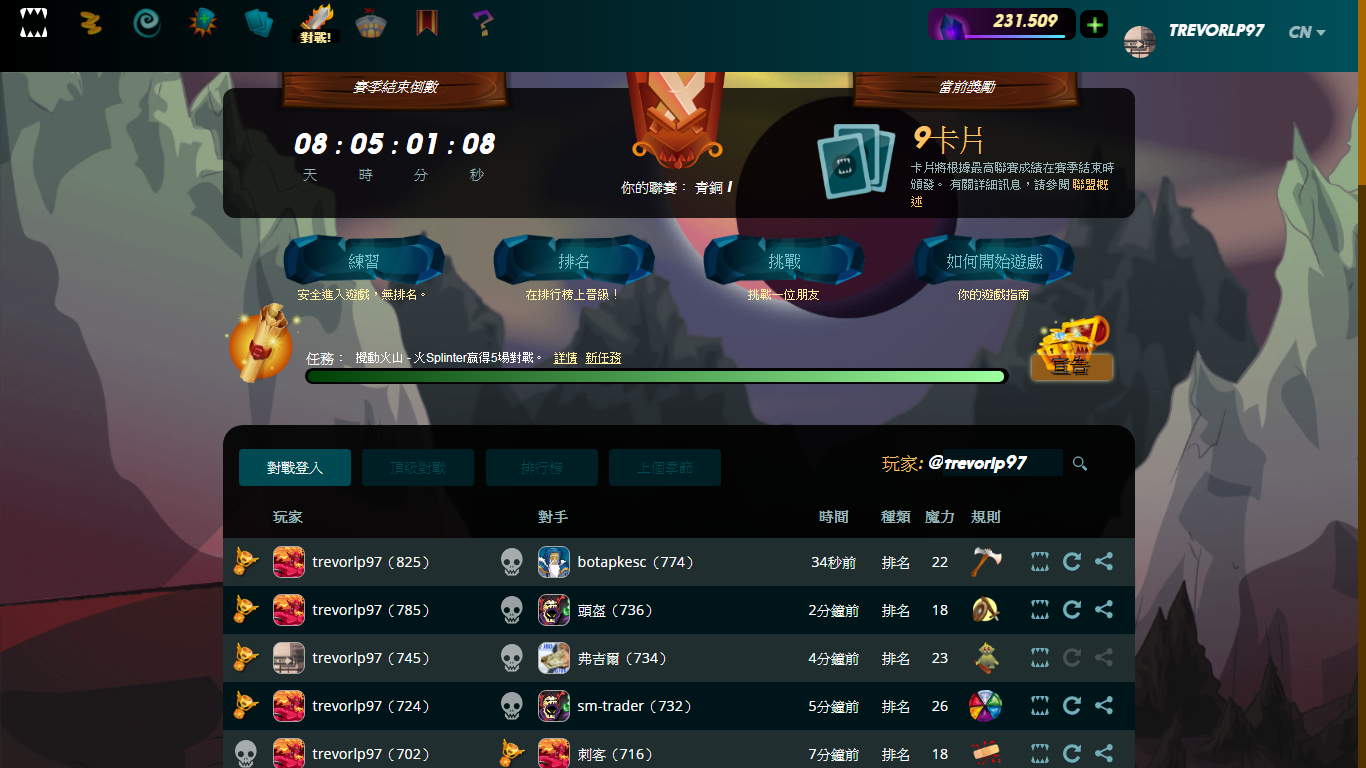Open the 上個季節 tab
Image resolution: width=1366 pixels, height=768 pixels.
pyautogui.click(x=665, y=467)
